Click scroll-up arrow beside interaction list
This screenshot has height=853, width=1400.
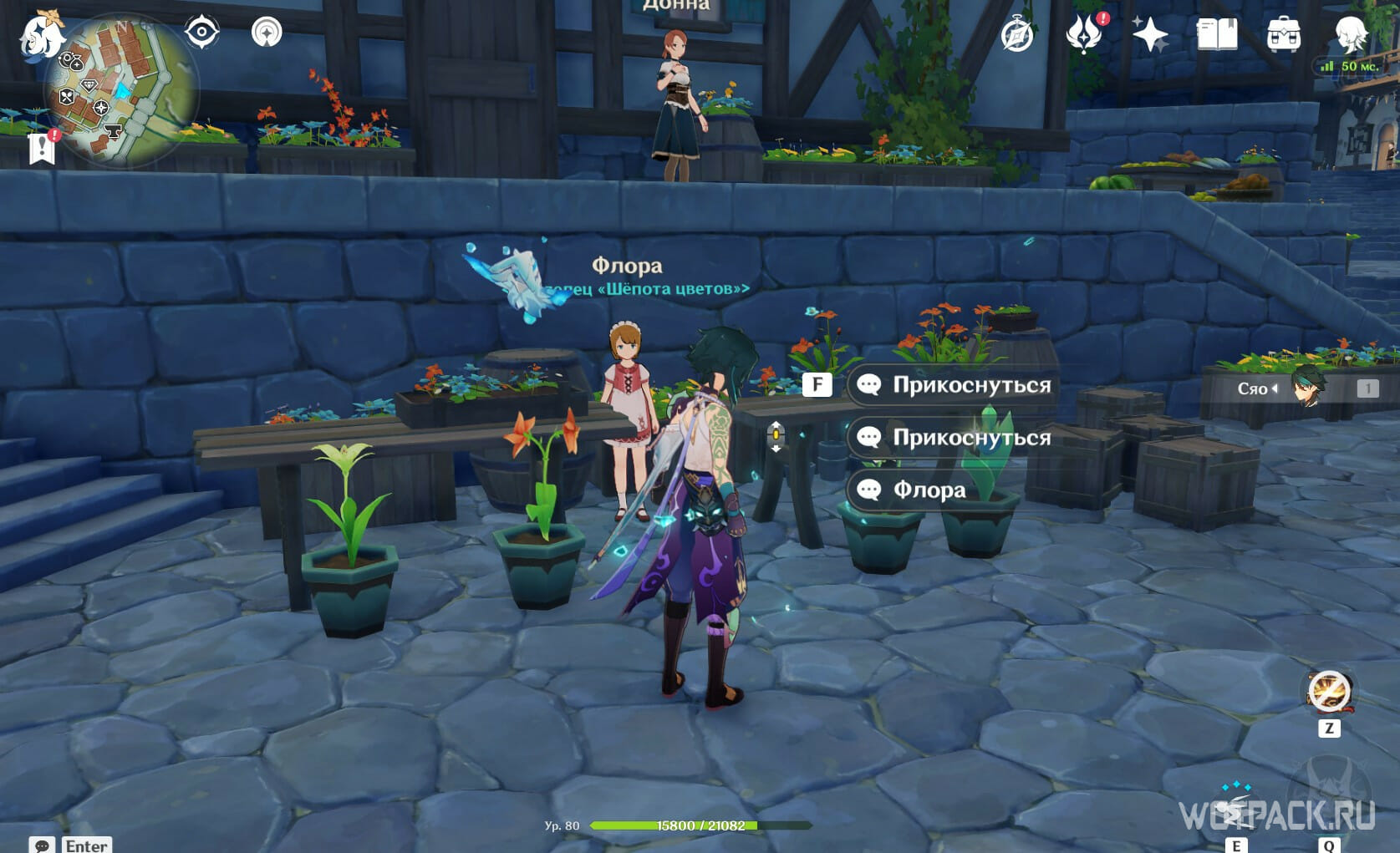click(x=776, y=424)
